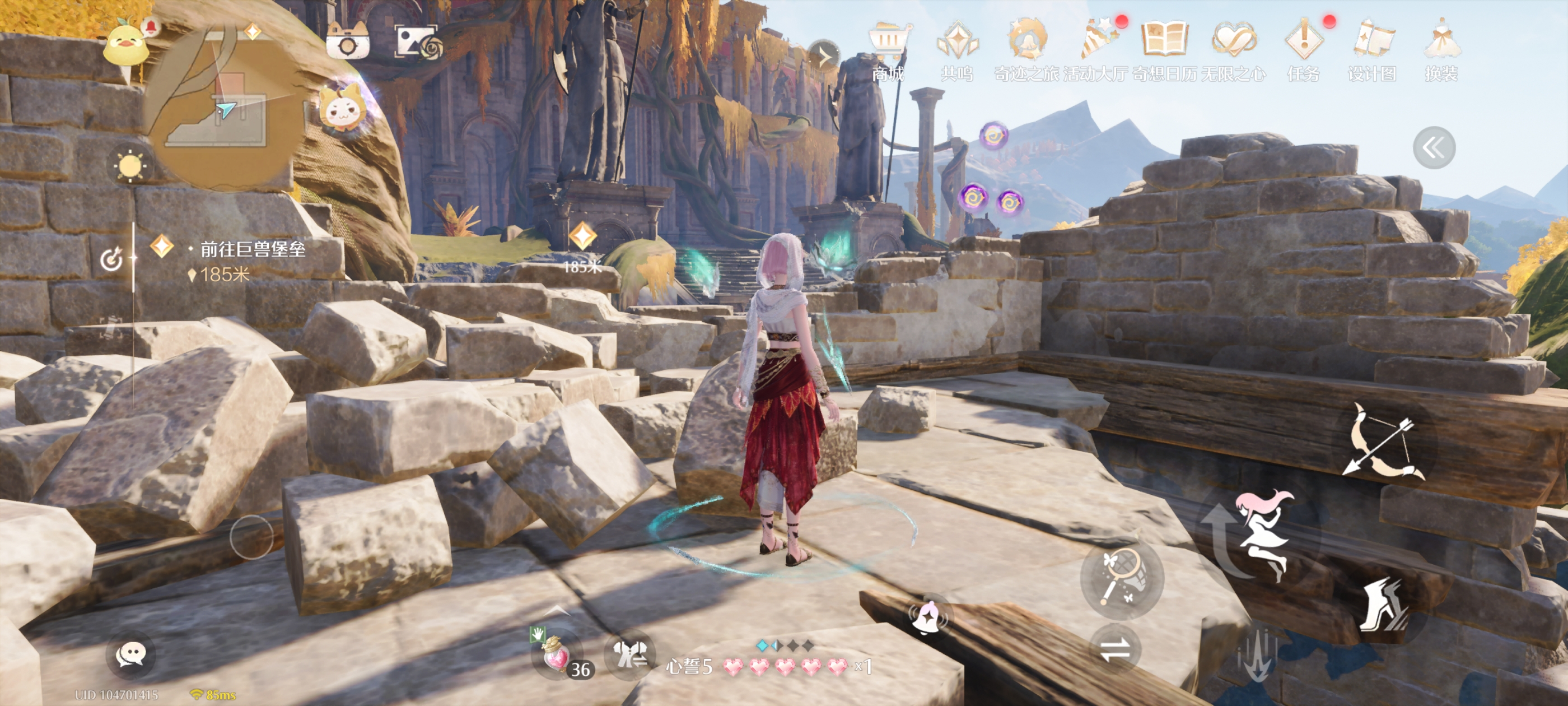
Task: Collapse the top menu with double-arrow button
Action: click(1434, 147)
